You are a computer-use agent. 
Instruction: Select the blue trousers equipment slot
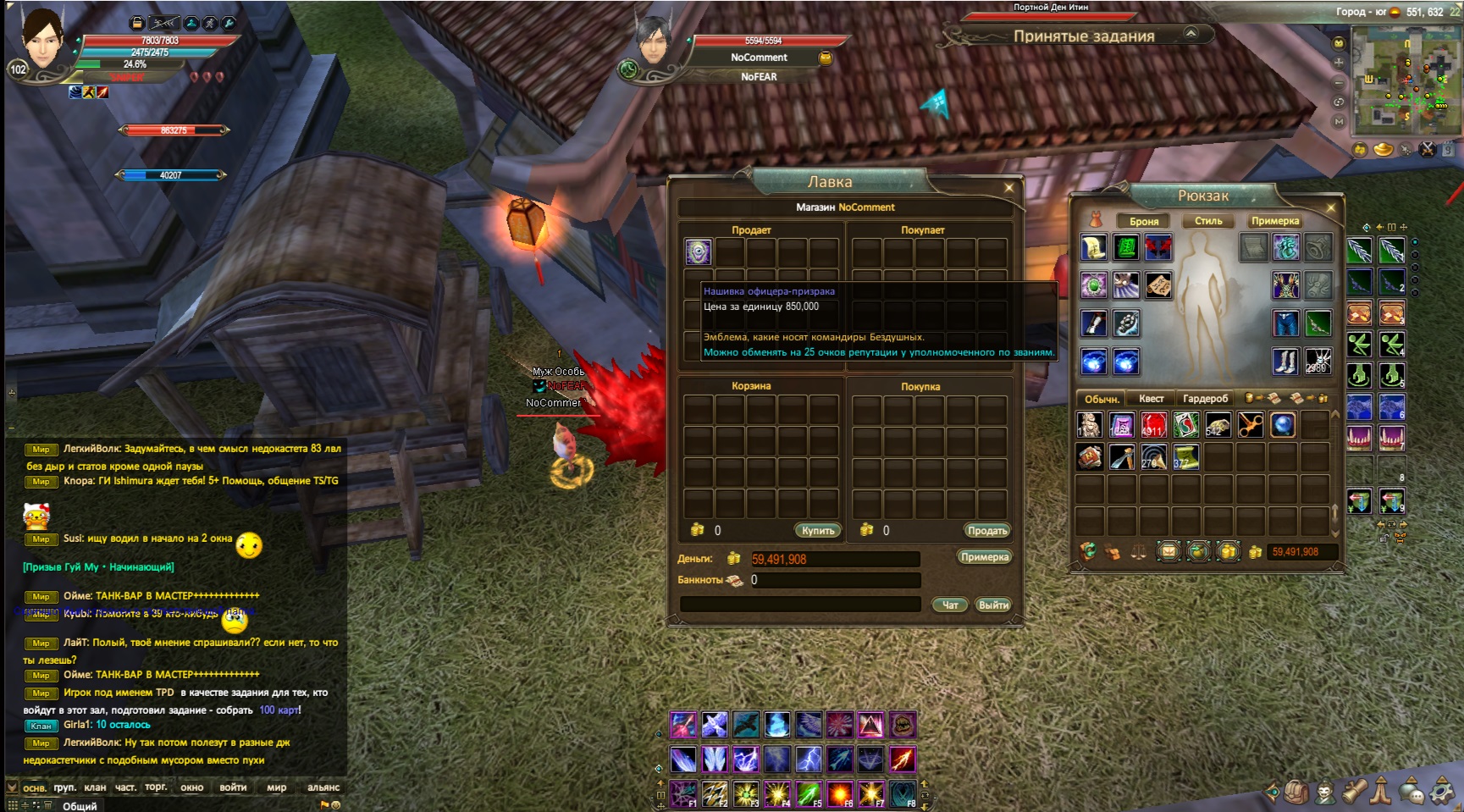pos(1285,323)
